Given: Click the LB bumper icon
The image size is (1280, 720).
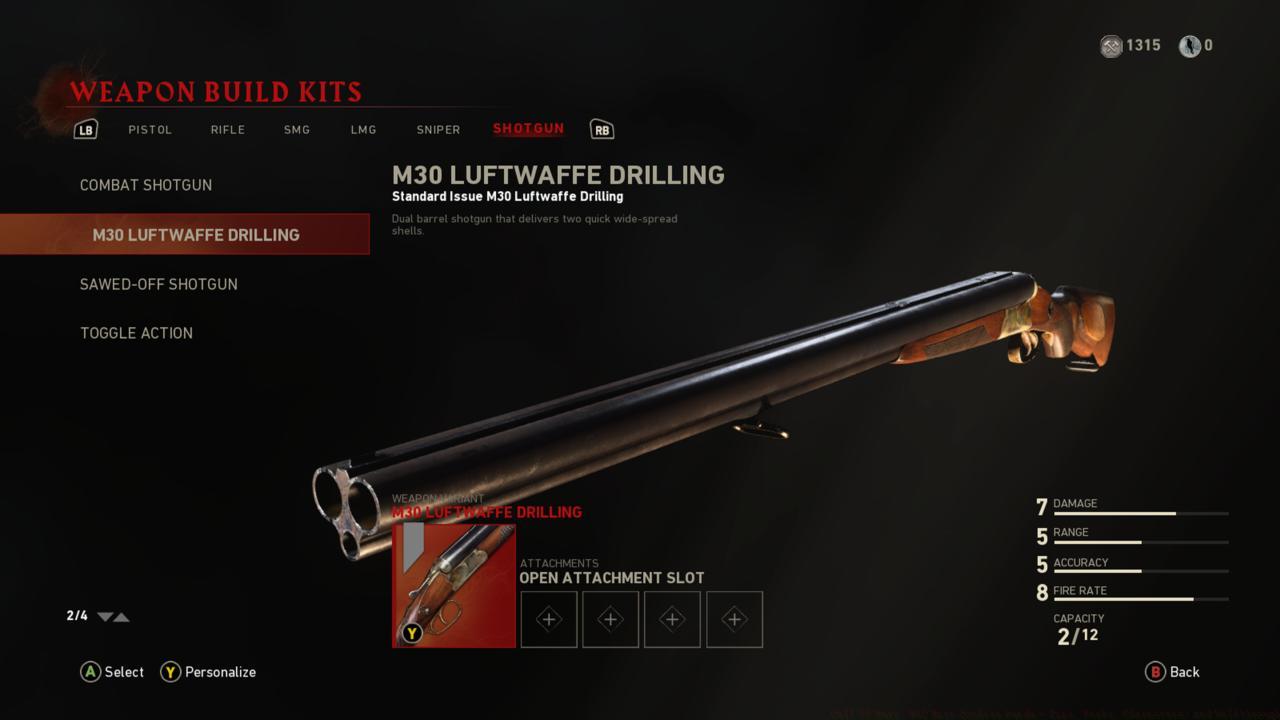Looking at the screenshot, I should [86, 128].
